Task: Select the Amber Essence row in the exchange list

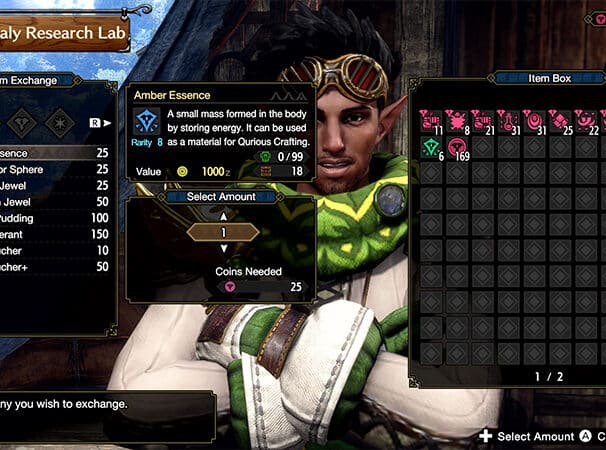Action: pos(55,153)
